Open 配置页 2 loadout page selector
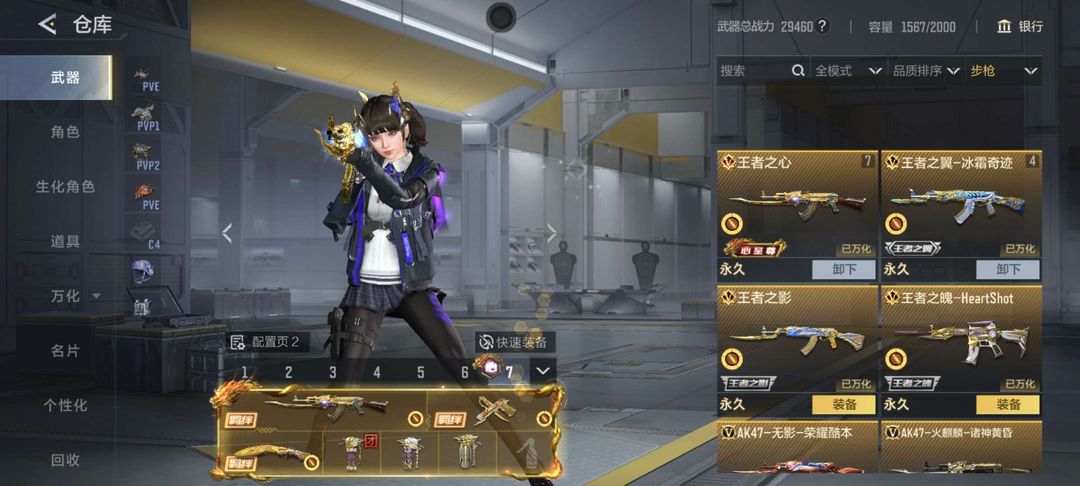The width and height of the screenshot is (1080, 486). coord(266,342)
